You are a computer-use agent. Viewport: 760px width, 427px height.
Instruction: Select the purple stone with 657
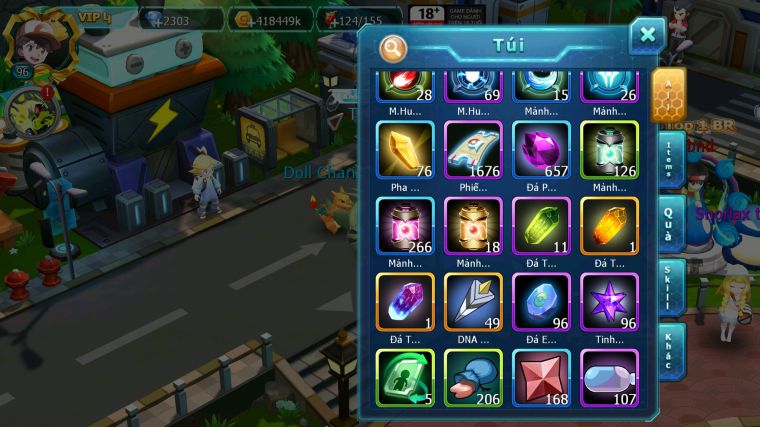(x=541, y=150)
